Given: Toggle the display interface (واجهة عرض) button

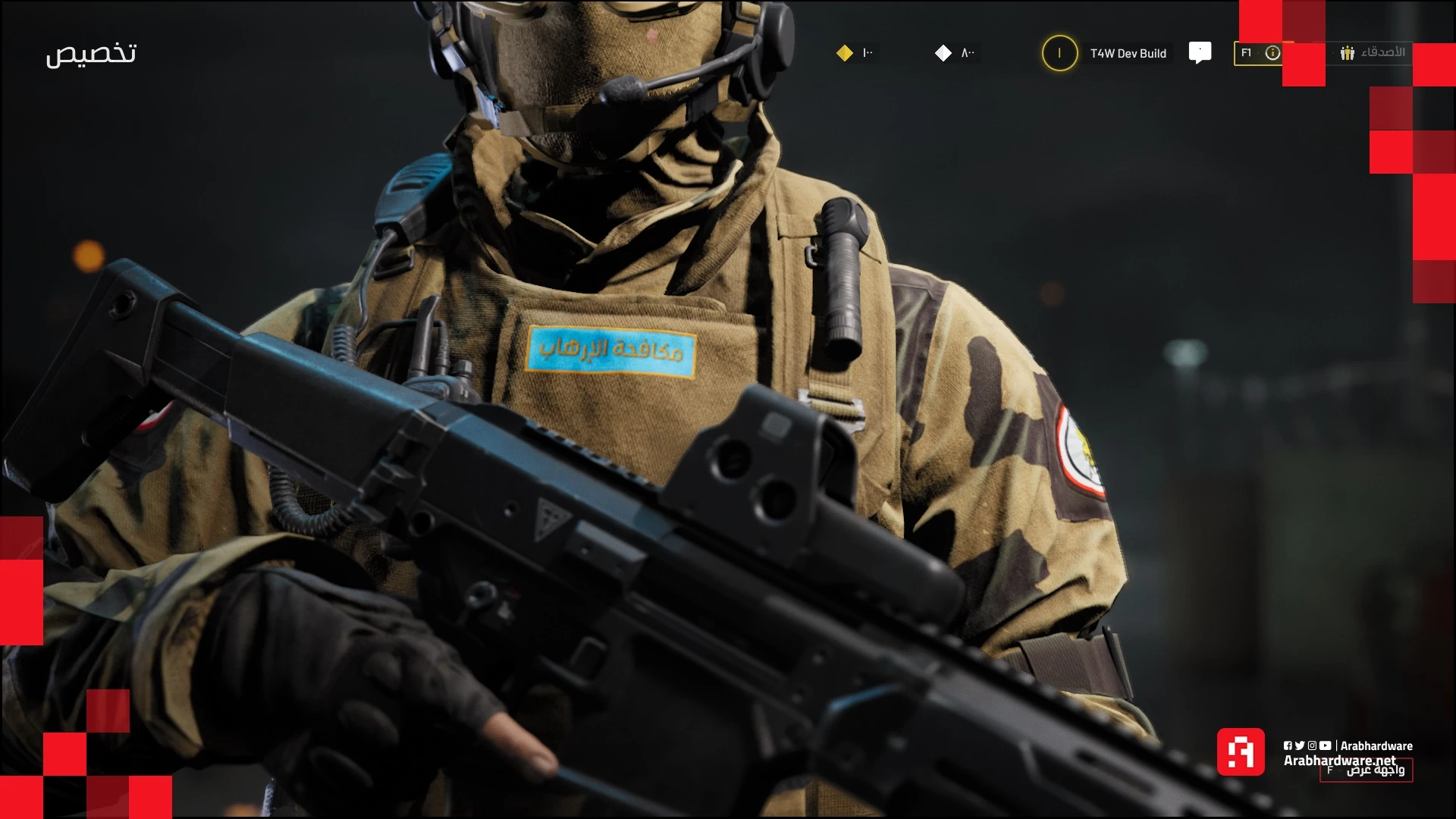Looking at the screenshot, I should point(1367,770).
